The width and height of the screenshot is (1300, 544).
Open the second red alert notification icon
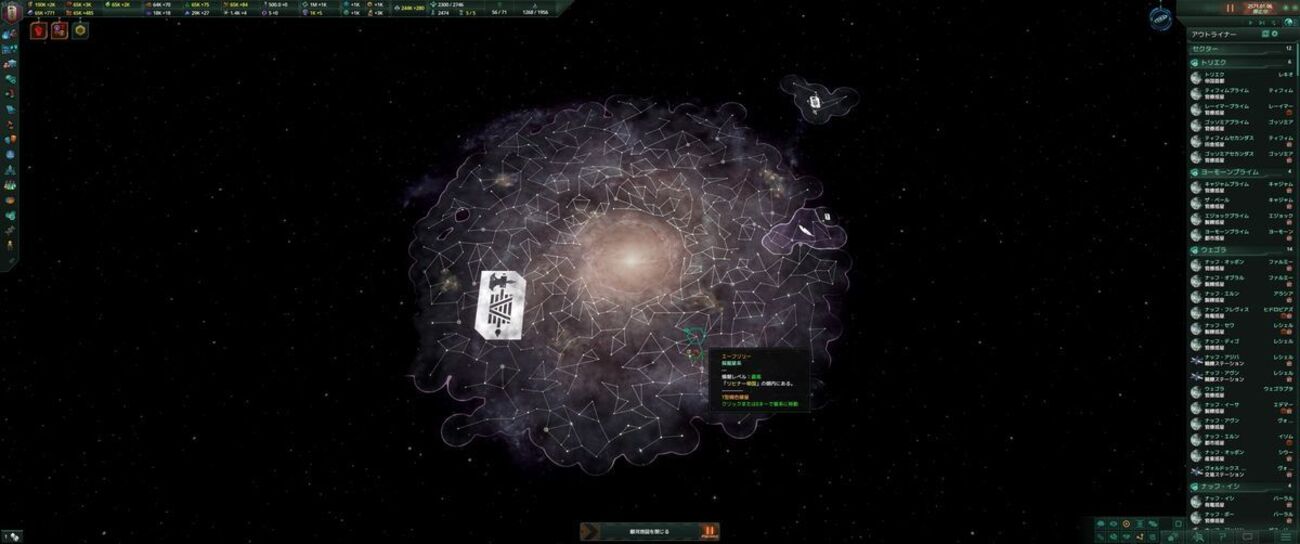click(x=59, y=30)
